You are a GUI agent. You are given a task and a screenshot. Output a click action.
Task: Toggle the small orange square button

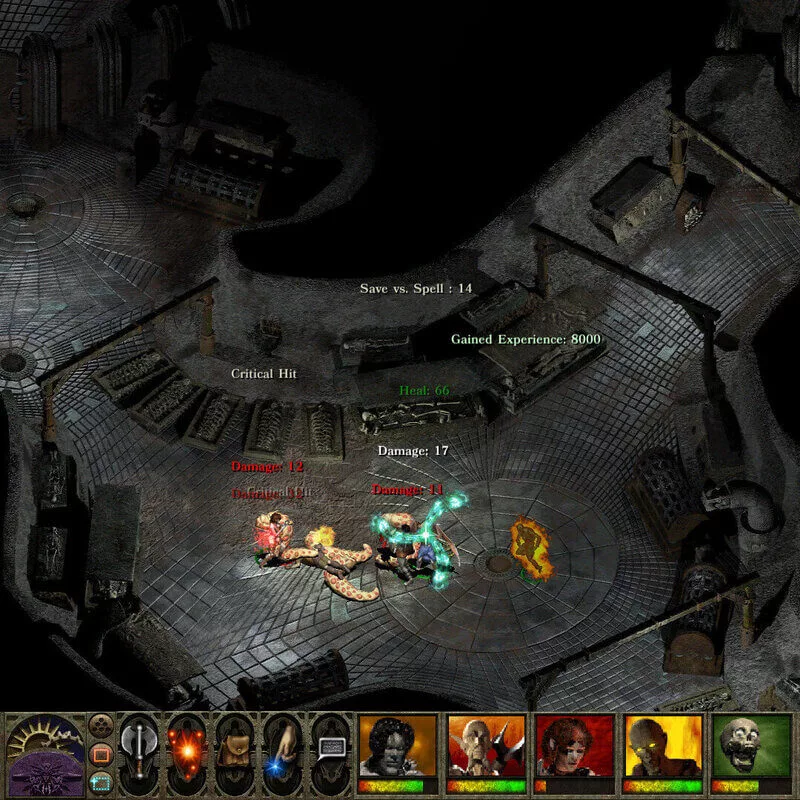pyautogui.click(x=99, y=751)
